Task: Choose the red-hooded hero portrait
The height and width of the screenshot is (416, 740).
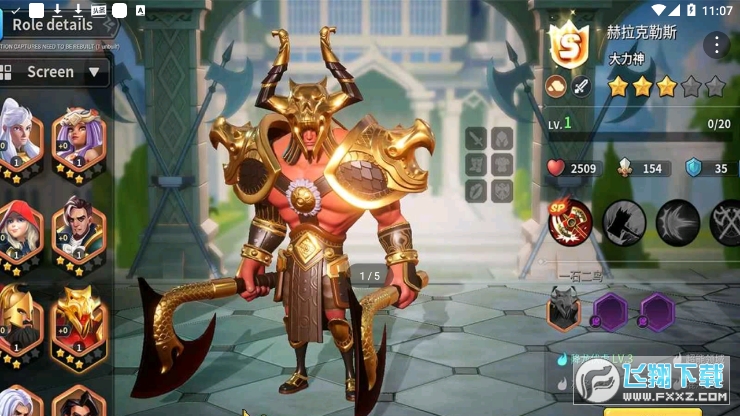Action: click(22, 224)
